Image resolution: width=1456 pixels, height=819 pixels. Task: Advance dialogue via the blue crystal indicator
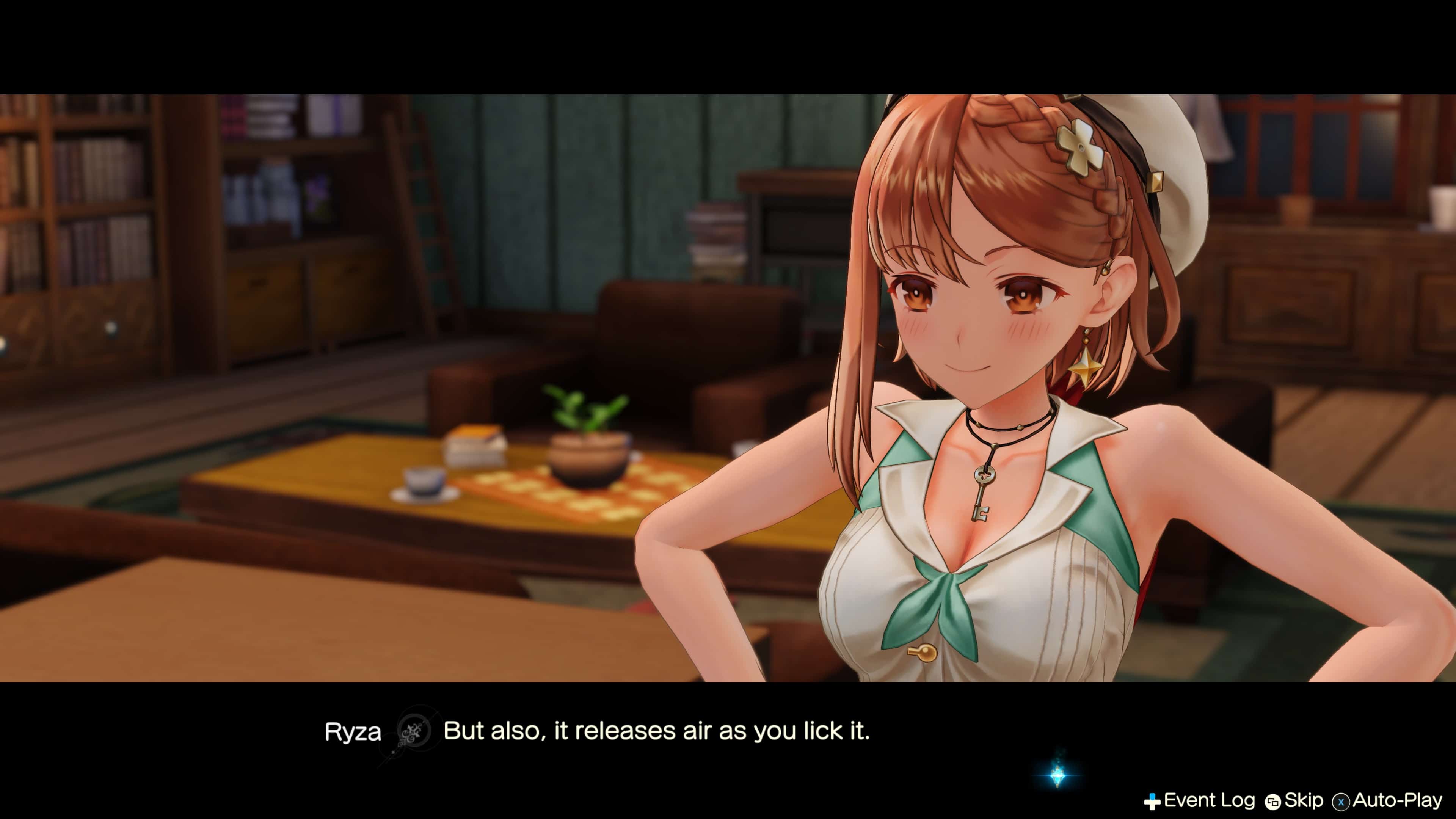[x=1057, y=775]
